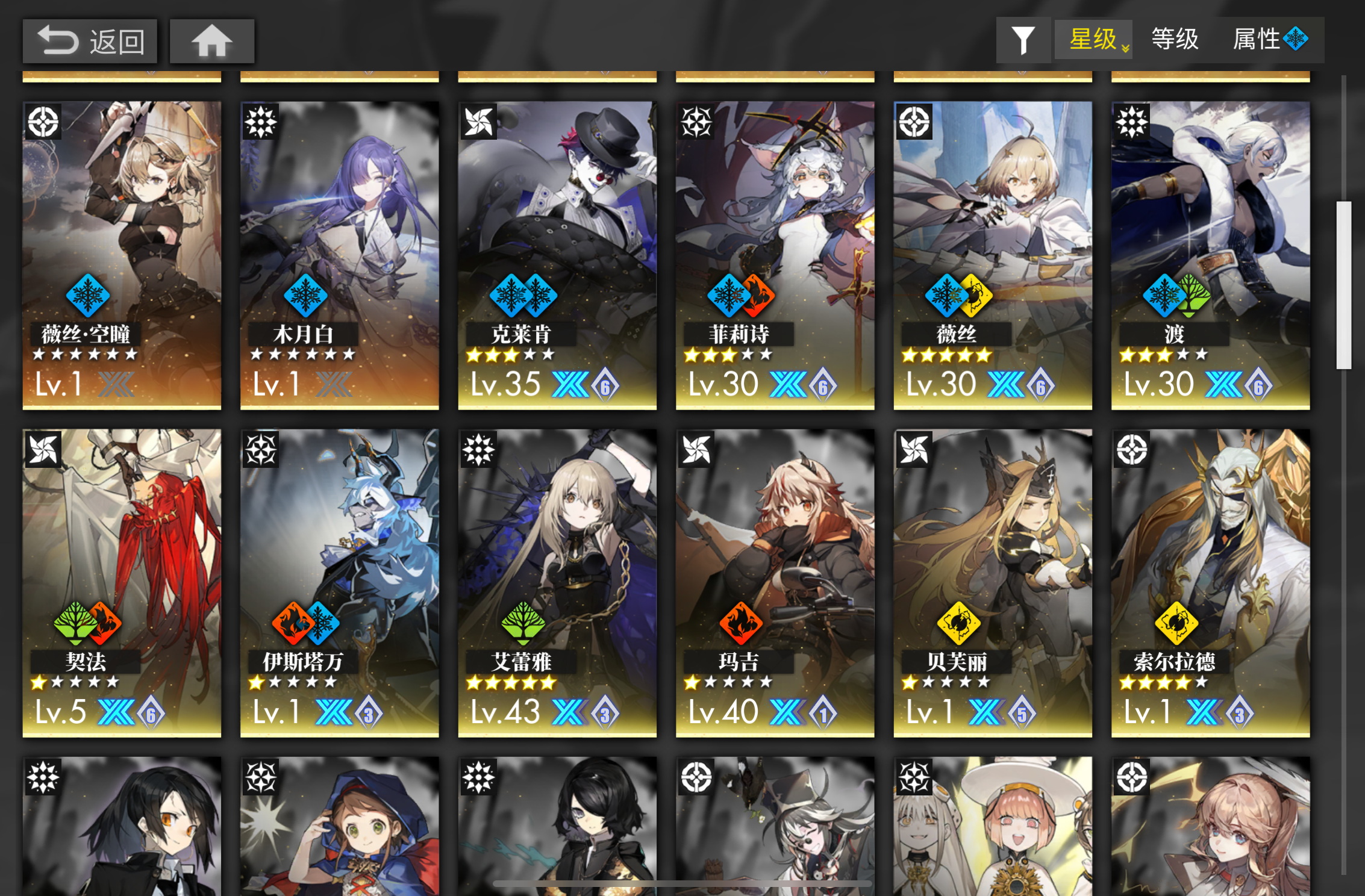Select the 菲莉诗 character card
The height and width of the screenshot is (896, 1365).
(x=775, y=253)
